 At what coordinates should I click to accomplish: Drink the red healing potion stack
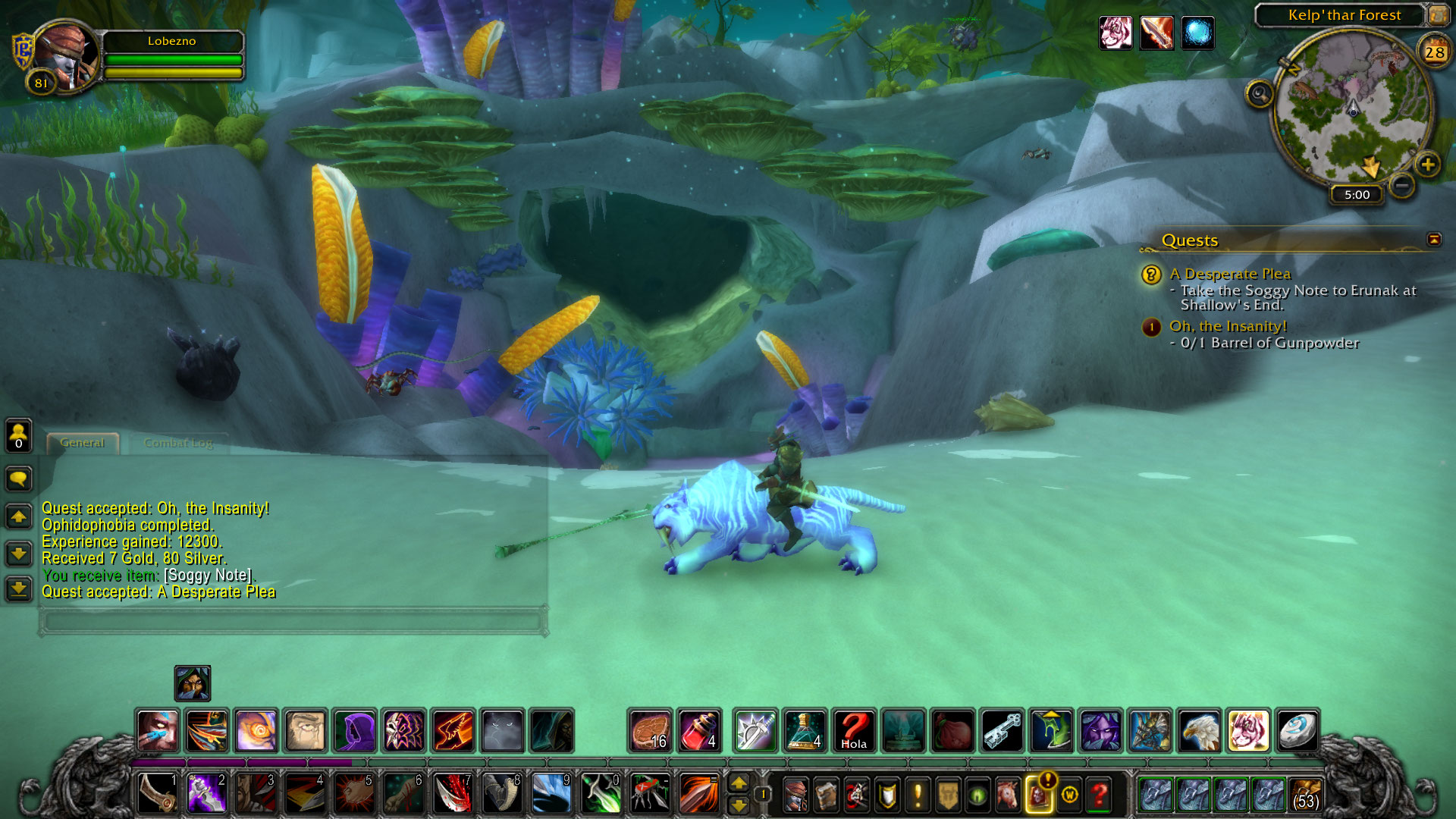coord(699,730)
